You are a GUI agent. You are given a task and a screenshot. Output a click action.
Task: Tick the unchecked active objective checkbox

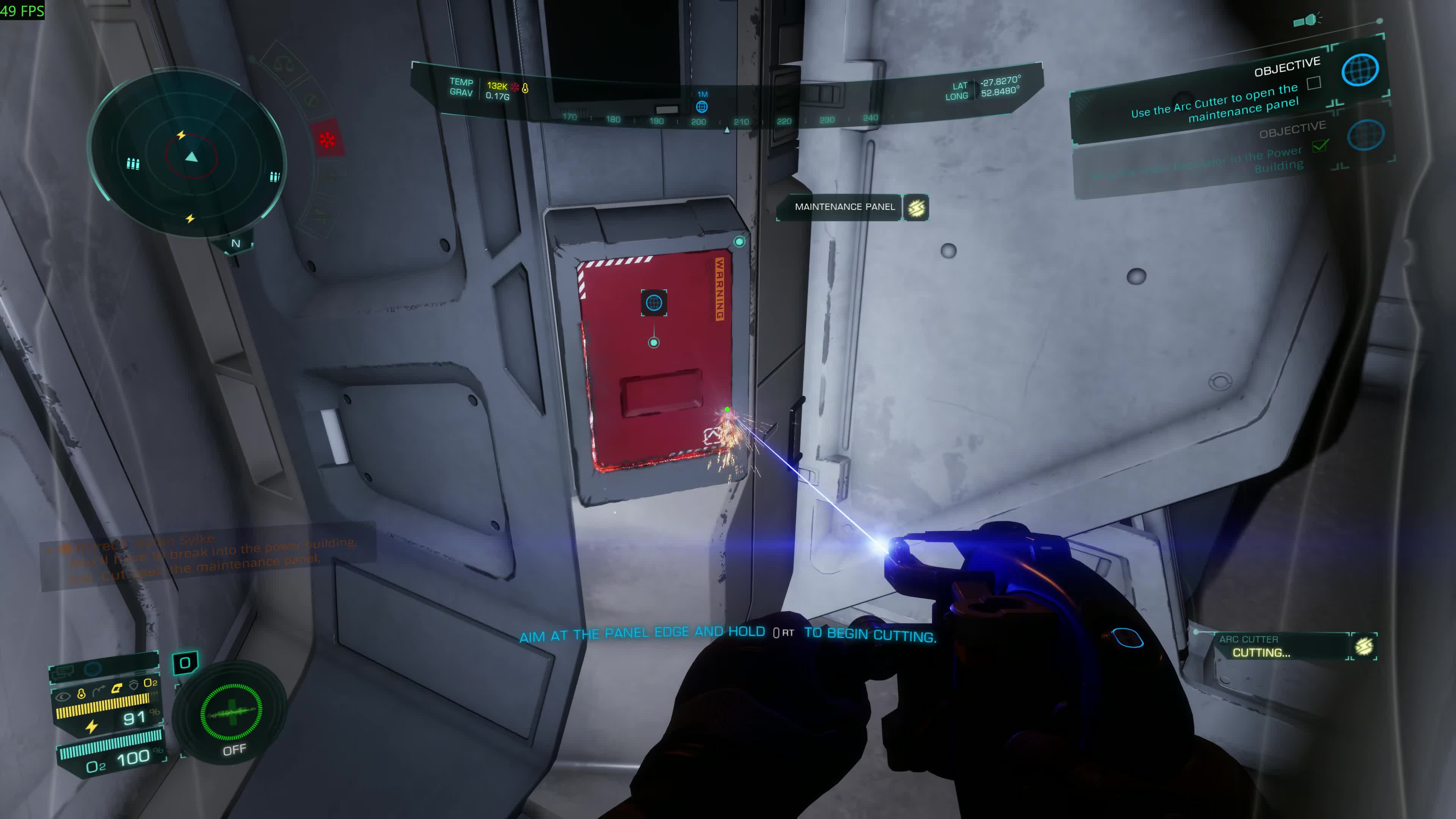1314,84
